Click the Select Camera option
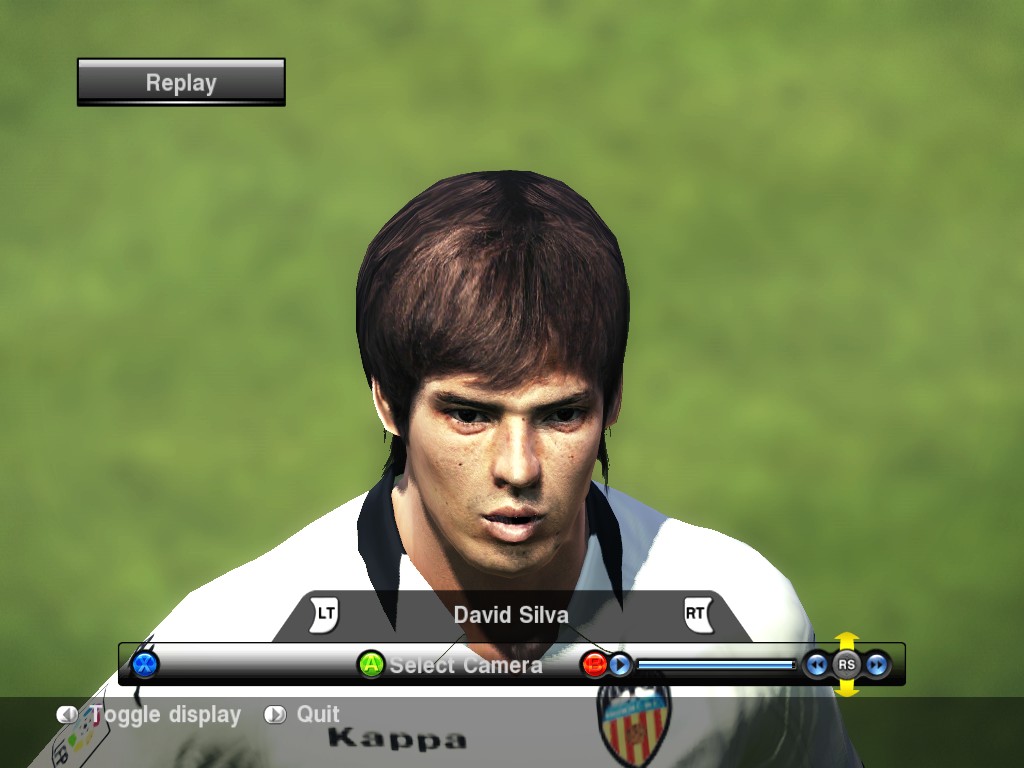 point(464,665)
